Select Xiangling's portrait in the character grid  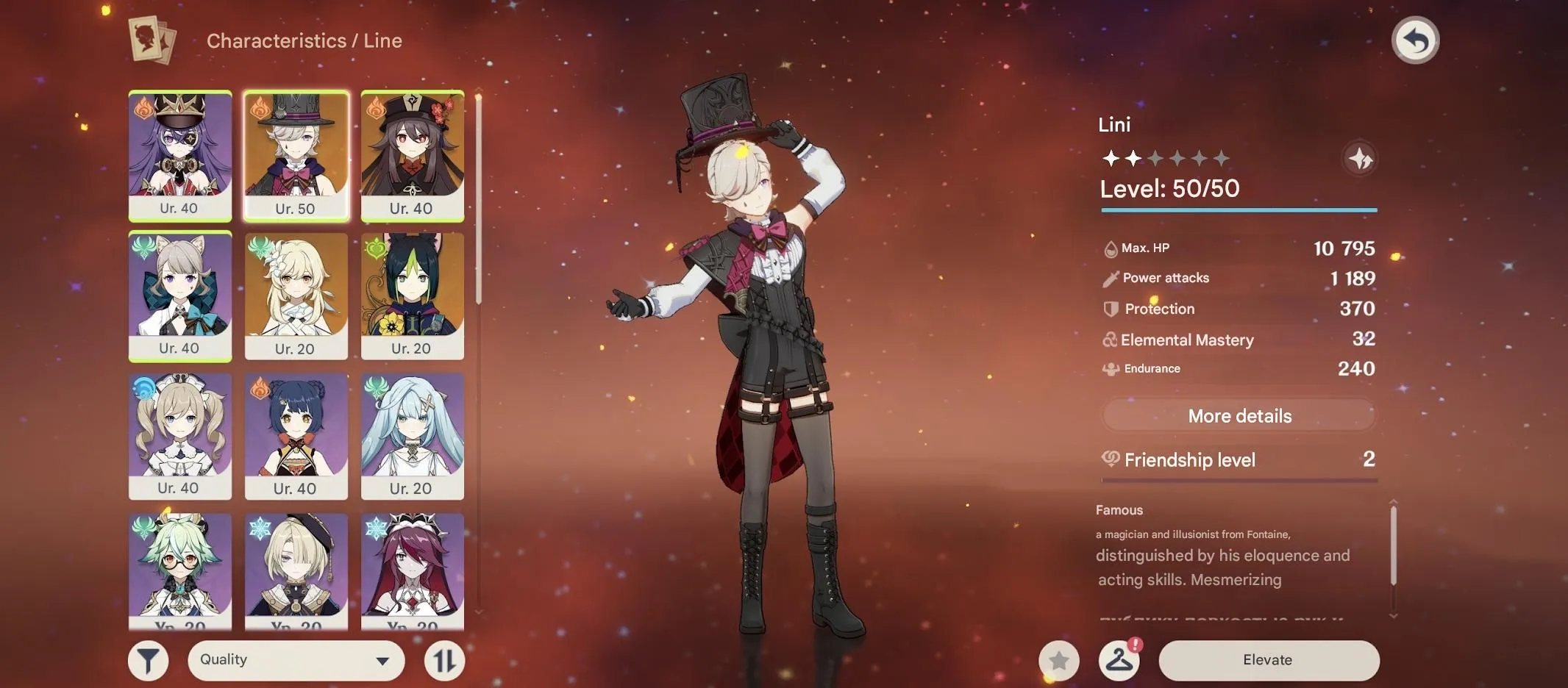point(296,435)
